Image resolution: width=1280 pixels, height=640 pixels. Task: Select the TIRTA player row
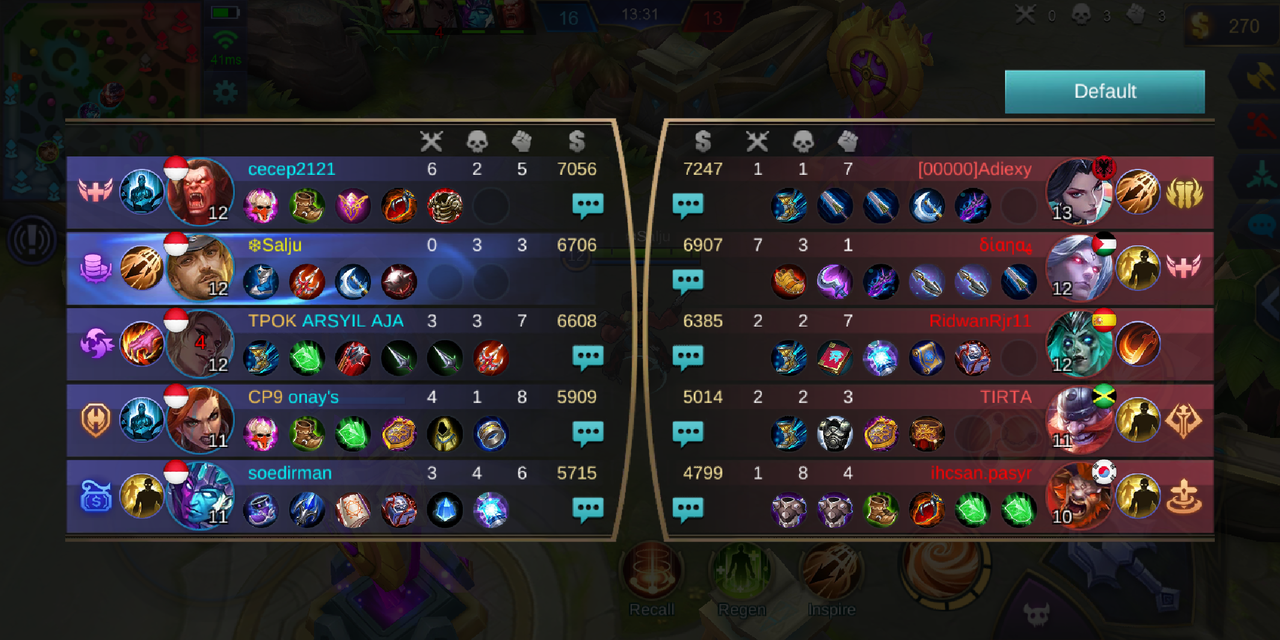coord(940,419)
